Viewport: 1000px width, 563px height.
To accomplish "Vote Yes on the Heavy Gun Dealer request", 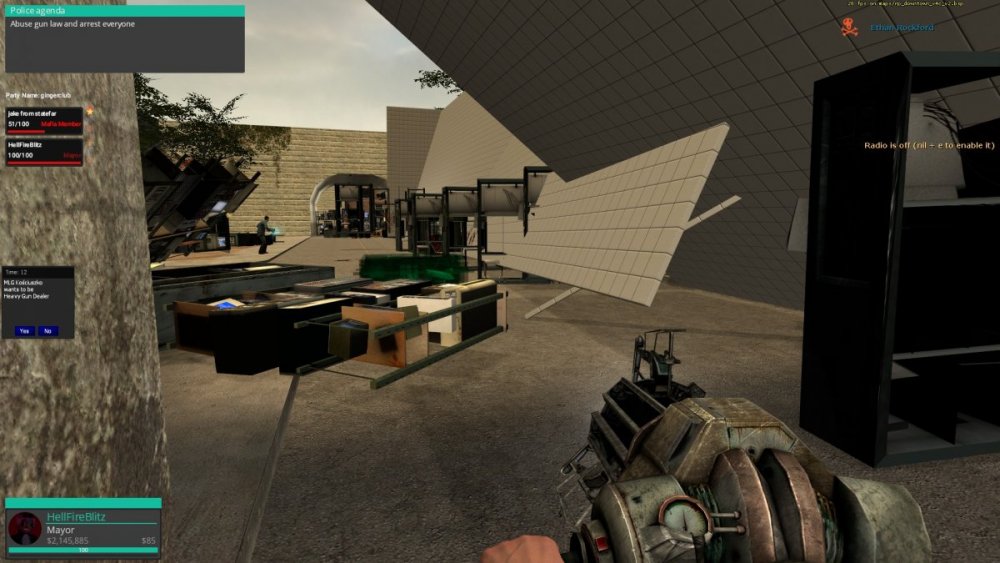I will click(24, 330).
